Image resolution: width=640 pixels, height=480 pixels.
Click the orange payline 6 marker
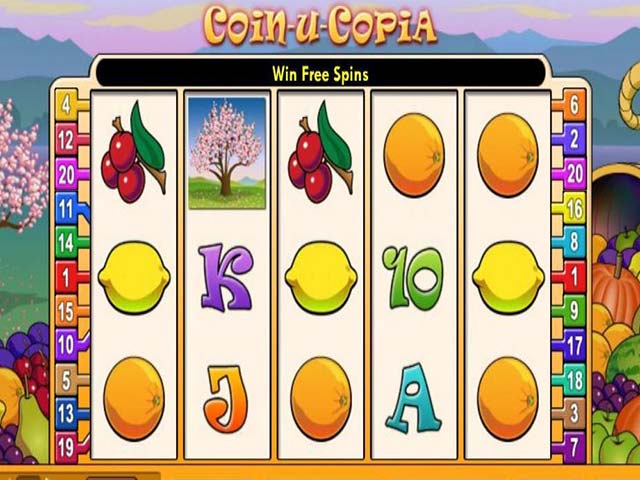pos(574,102)
